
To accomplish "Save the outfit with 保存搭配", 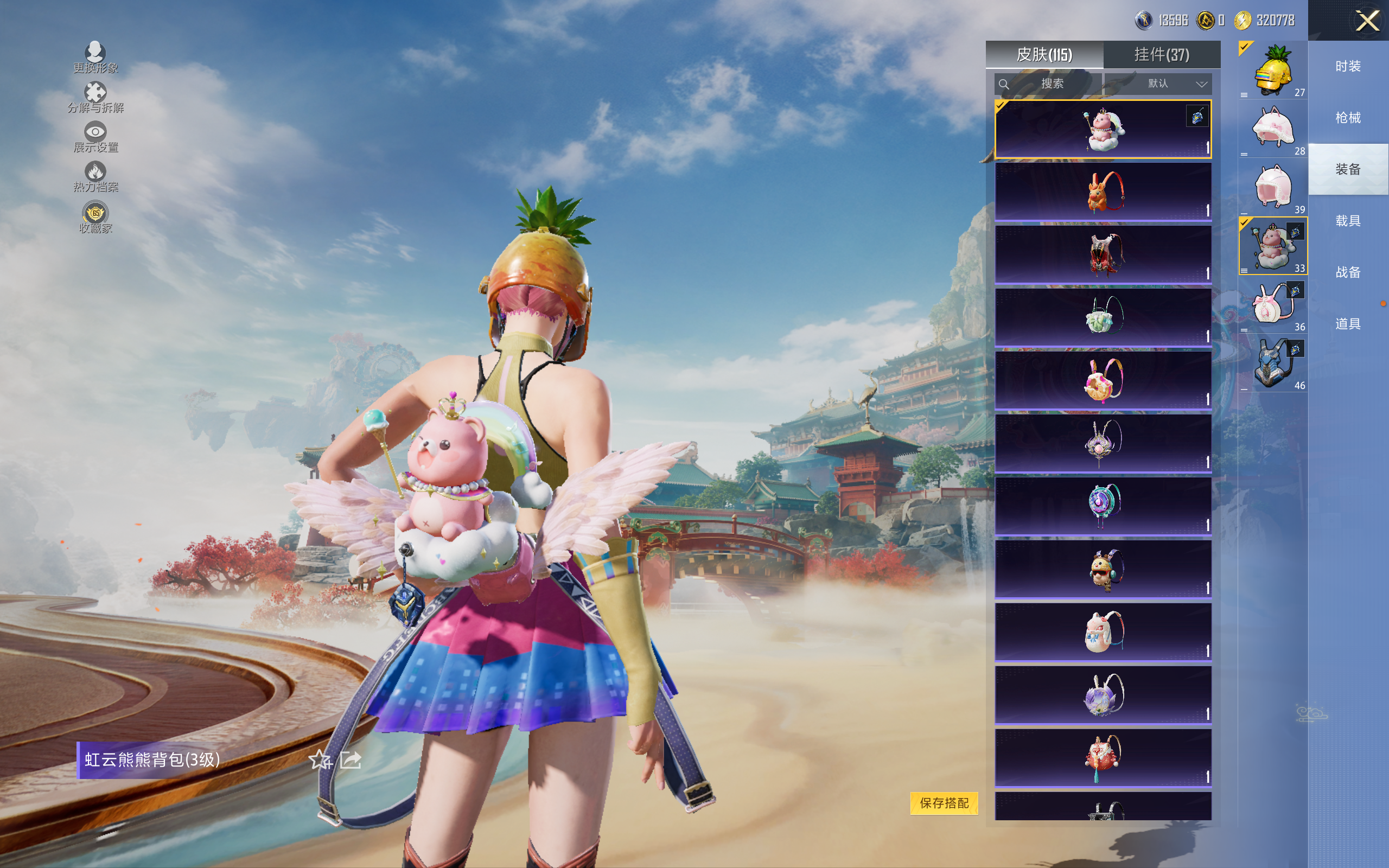I will tap(944, 802).
